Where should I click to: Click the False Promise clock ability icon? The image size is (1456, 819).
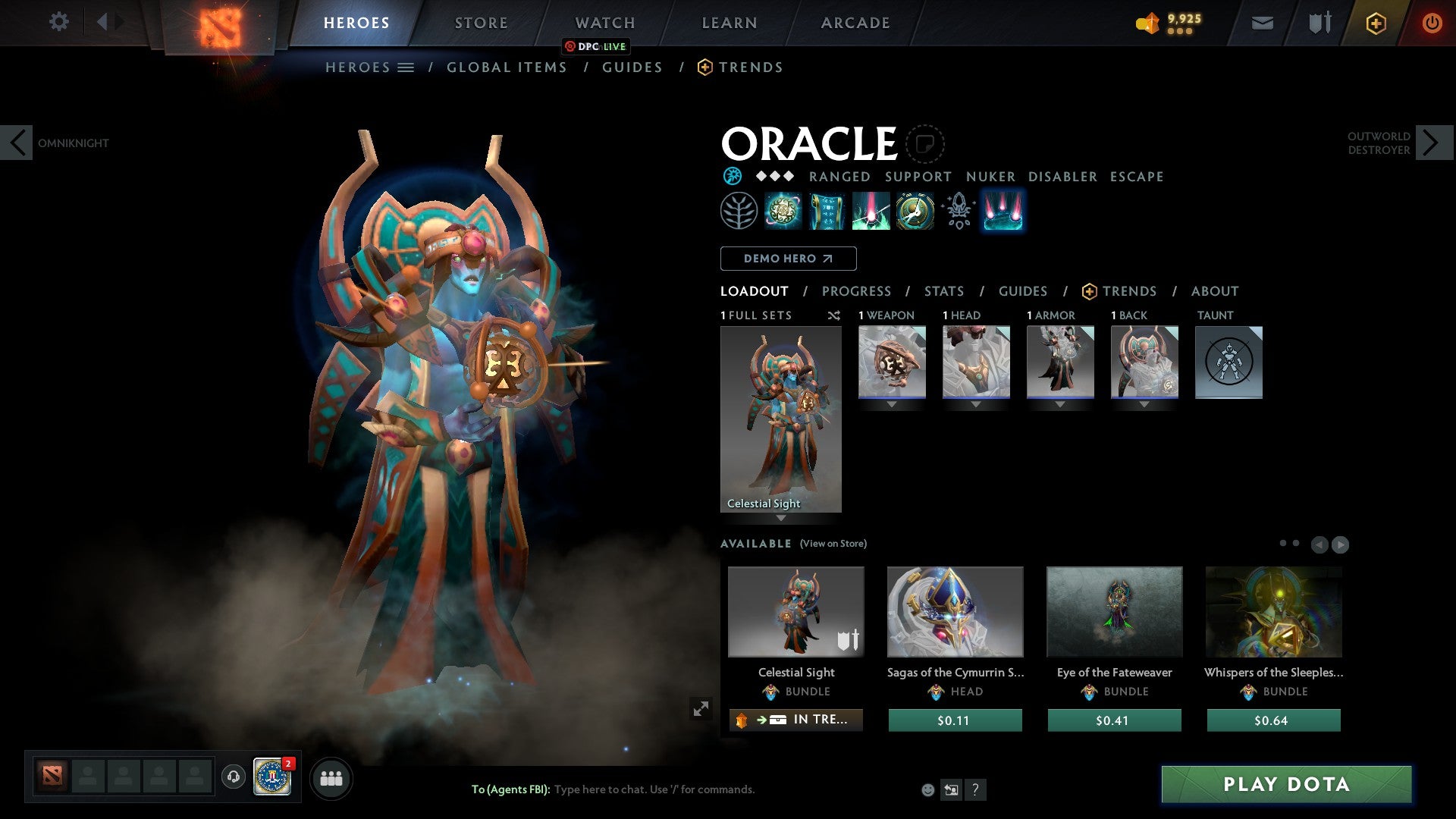(914, 211)
